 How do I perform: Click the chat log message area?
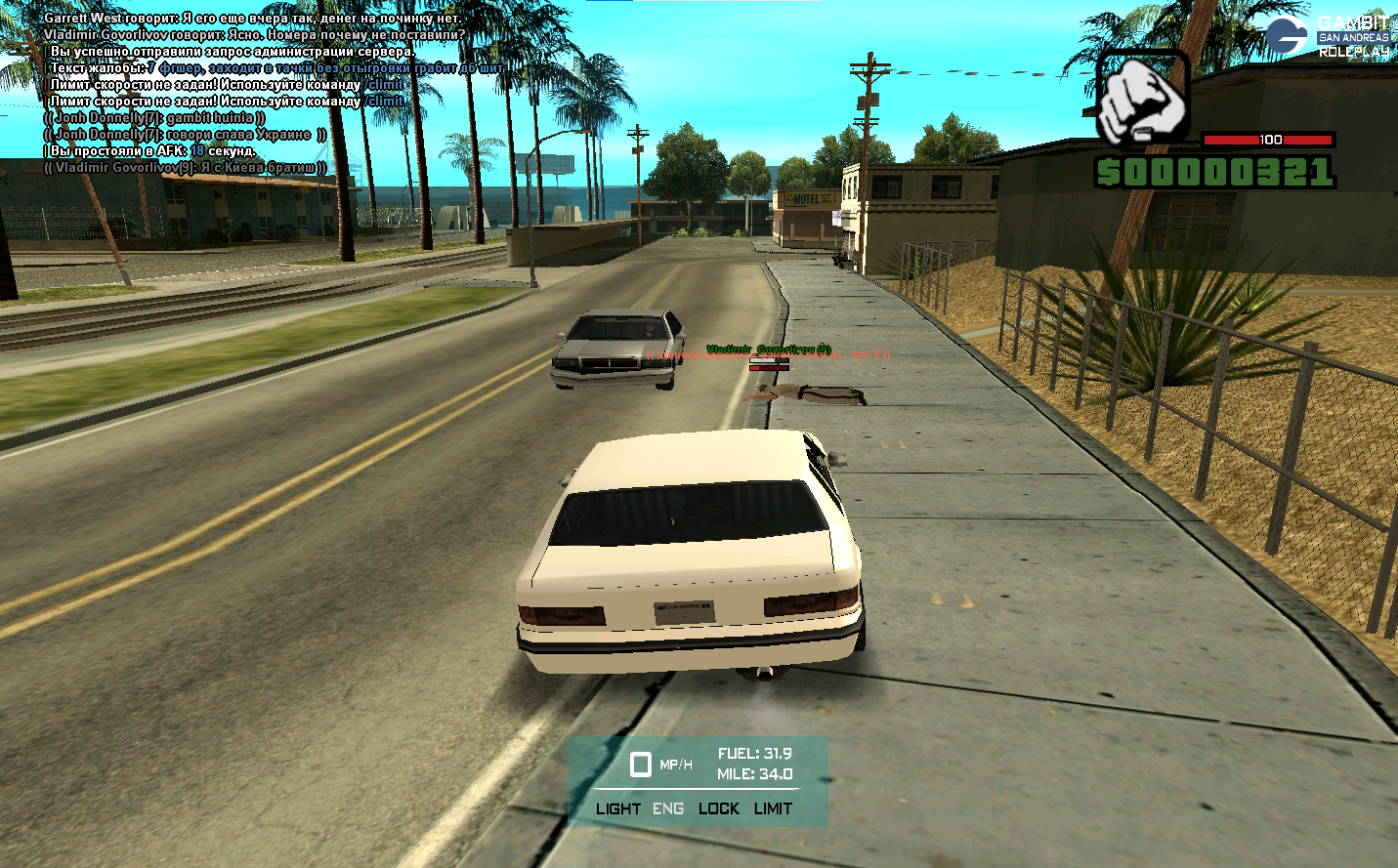pyautogui.click(x=254, y=93)
